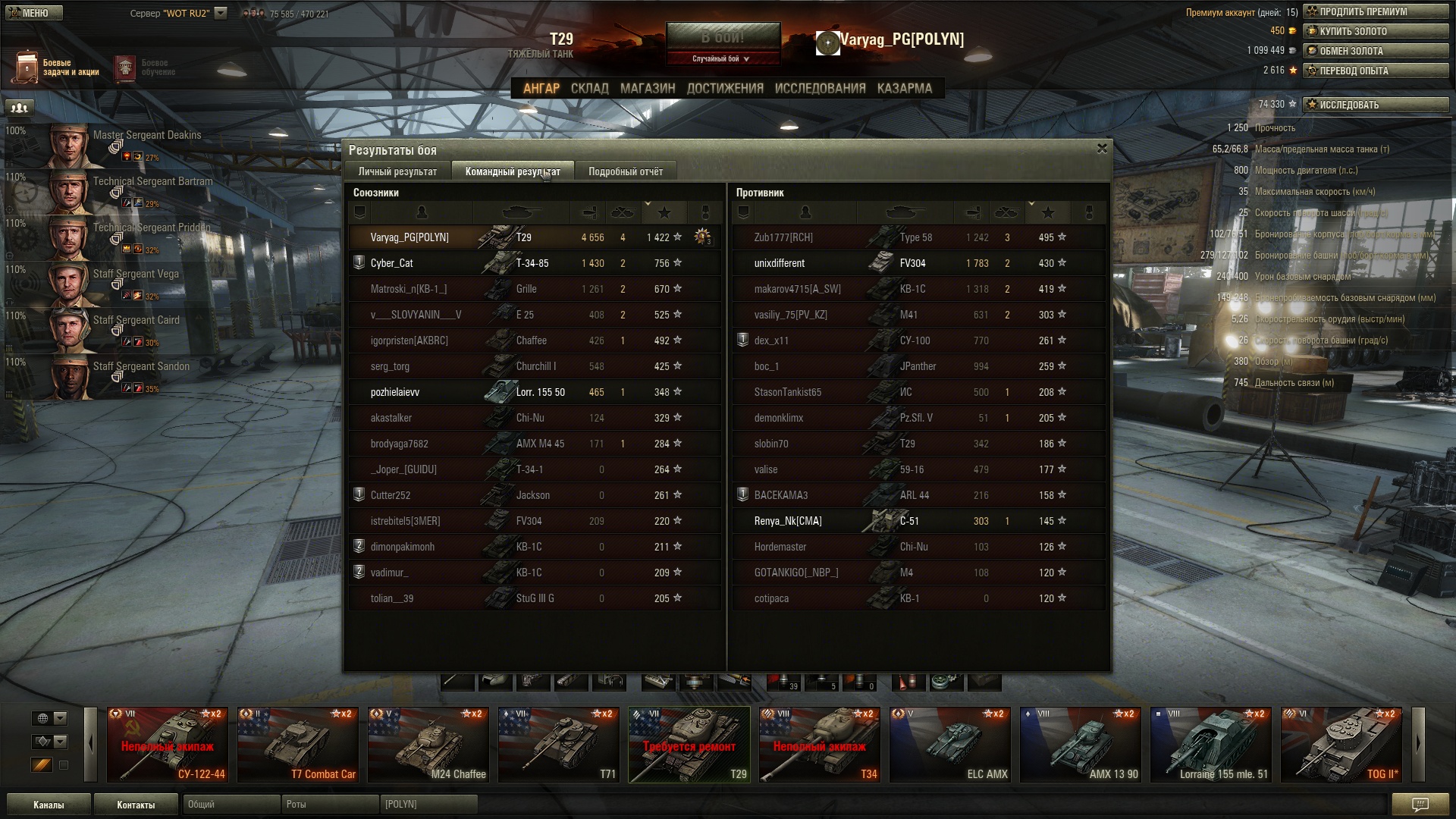Select the ELC AMX tank in carousel
The height and width of the screenshot is (819, 1456).
coord(949,744)
